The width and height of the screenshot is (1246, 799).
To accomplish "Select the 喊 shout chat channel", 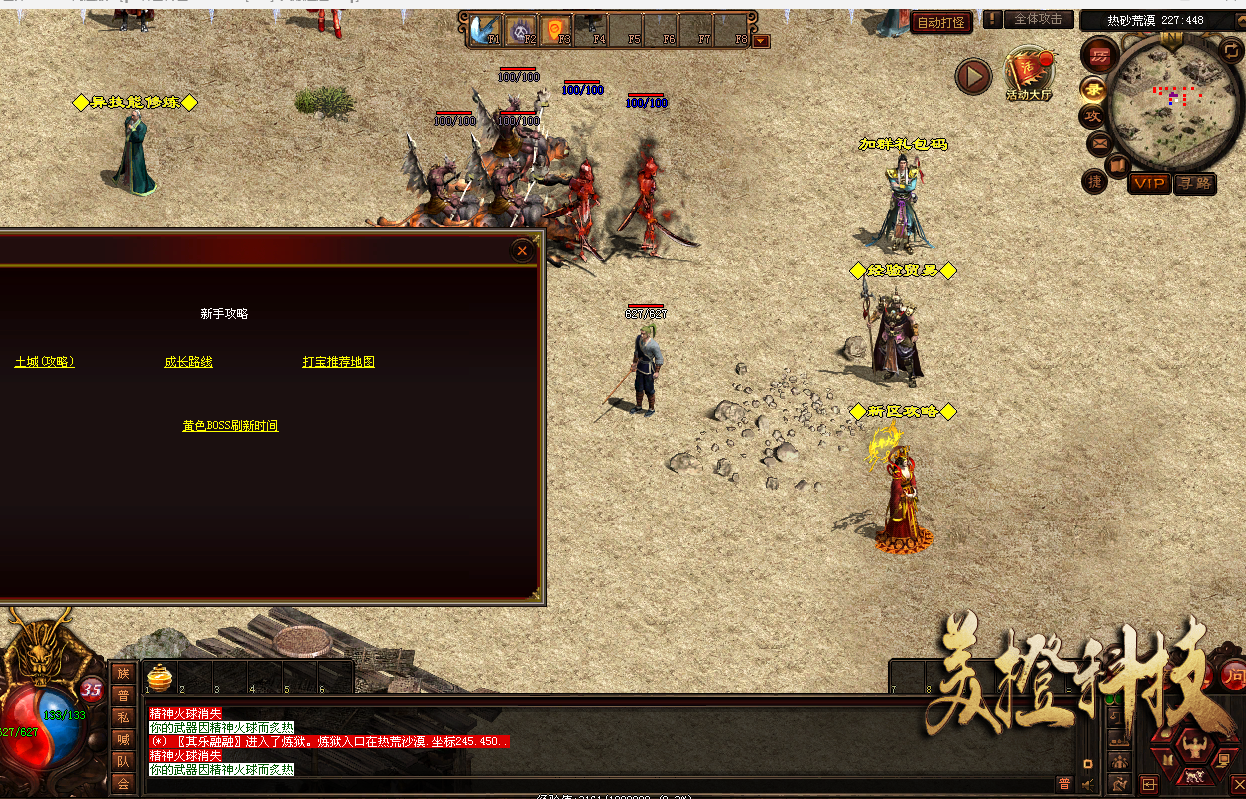I will click(123, 739).
